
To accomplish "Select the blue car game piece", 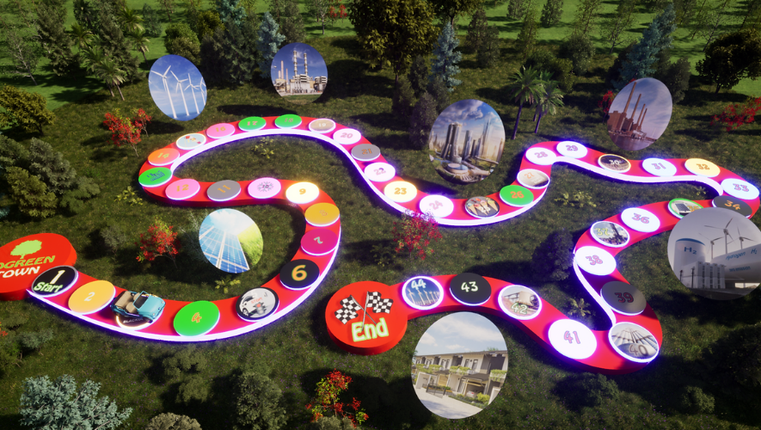I will [137, 305].
